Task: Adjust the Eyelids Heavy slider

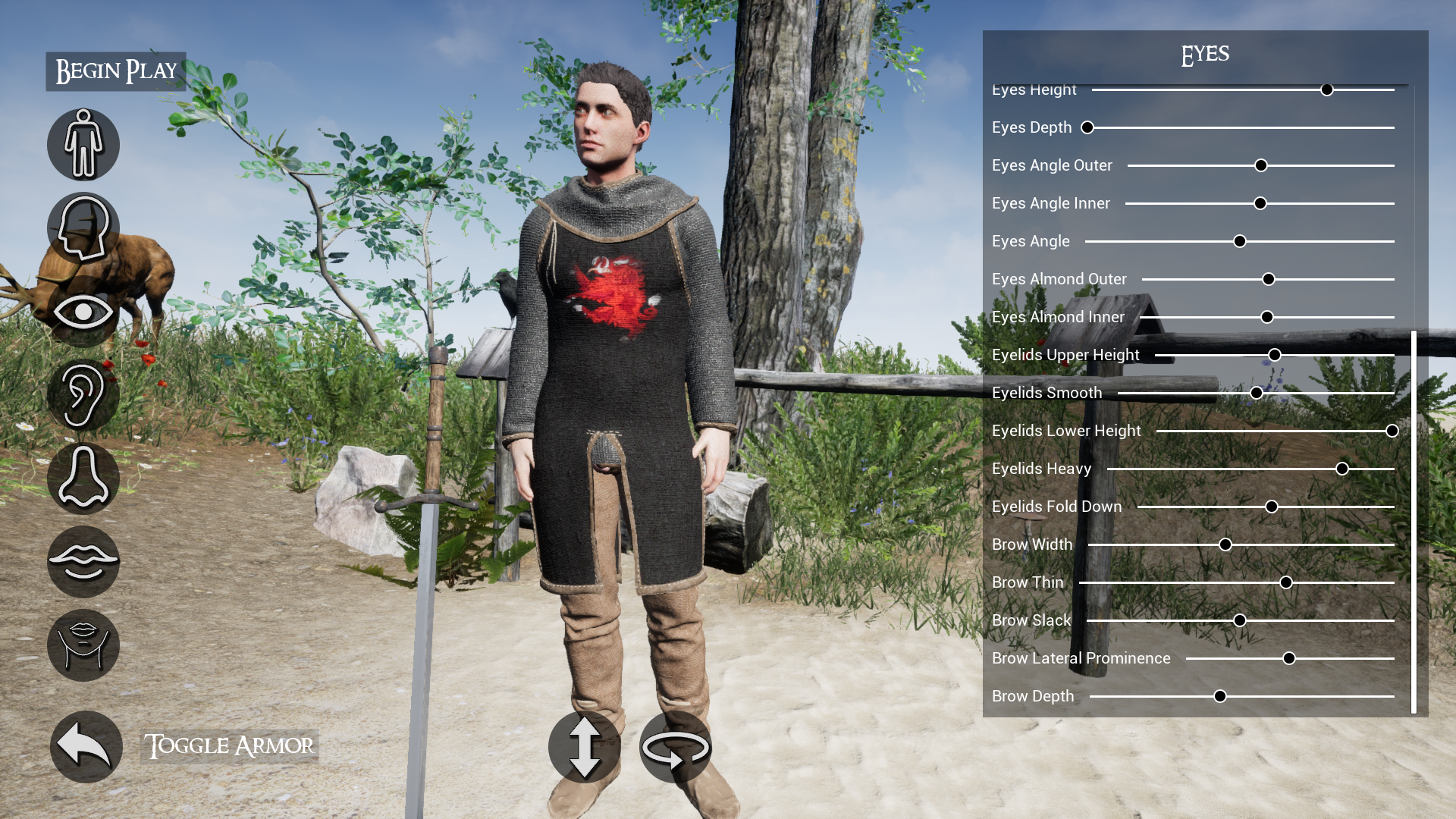Action: [x=1342, y=469]
